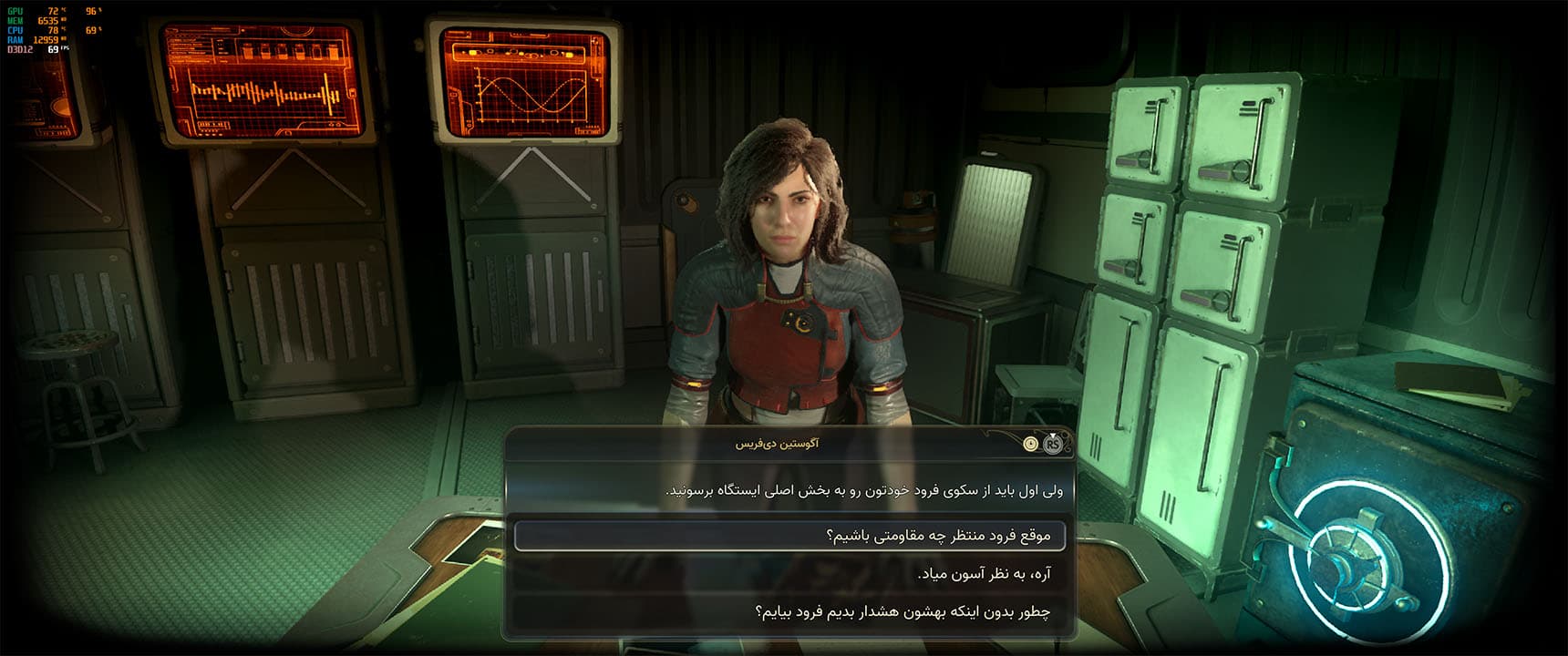
Task: Click the subtitle line about reaching the station's main section
Action: [x=793, y=491]
